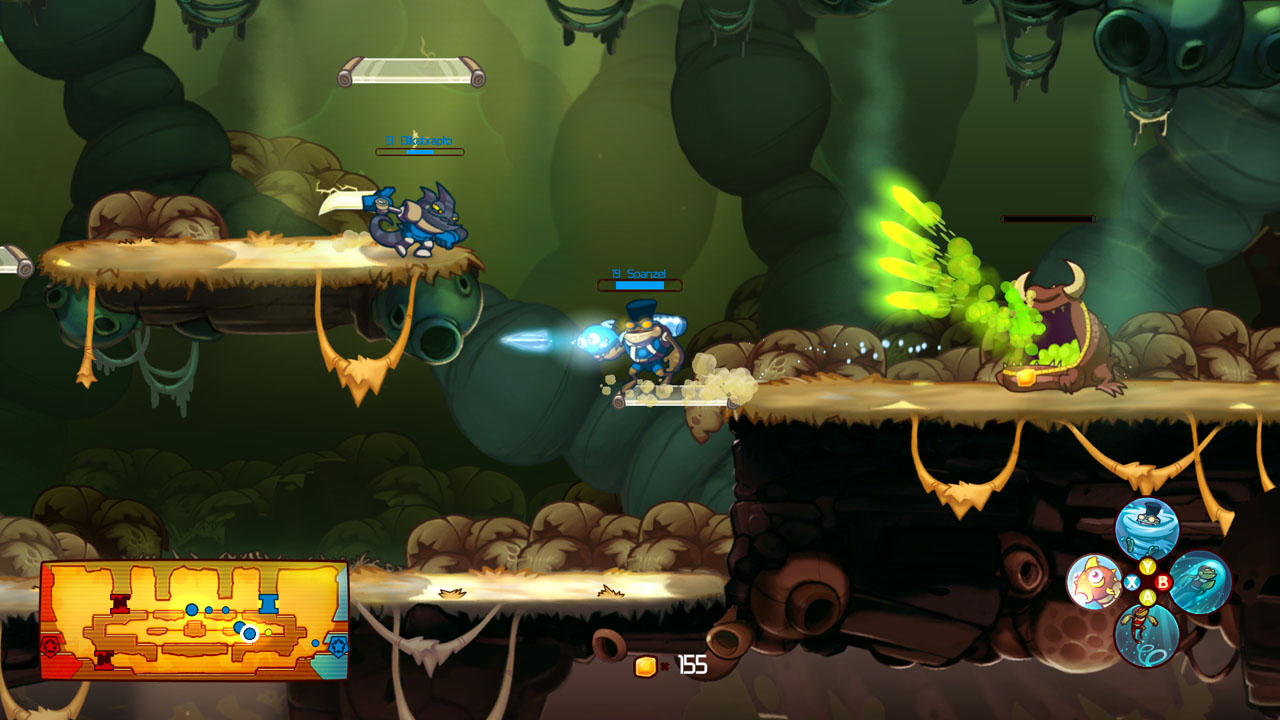Viewport: 1280px width, 720px height.
Task: Click the blue X button prompt
Action: (x=1132, y=582)
